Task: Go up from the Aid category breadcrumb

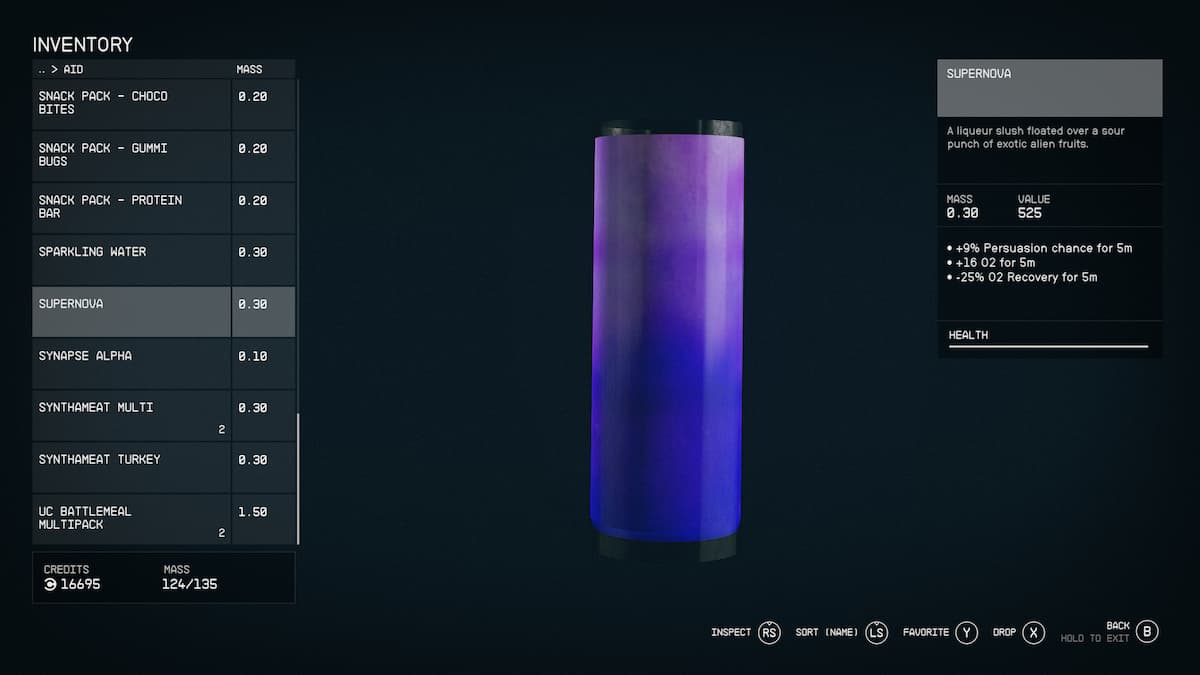Action: (42, 70)
